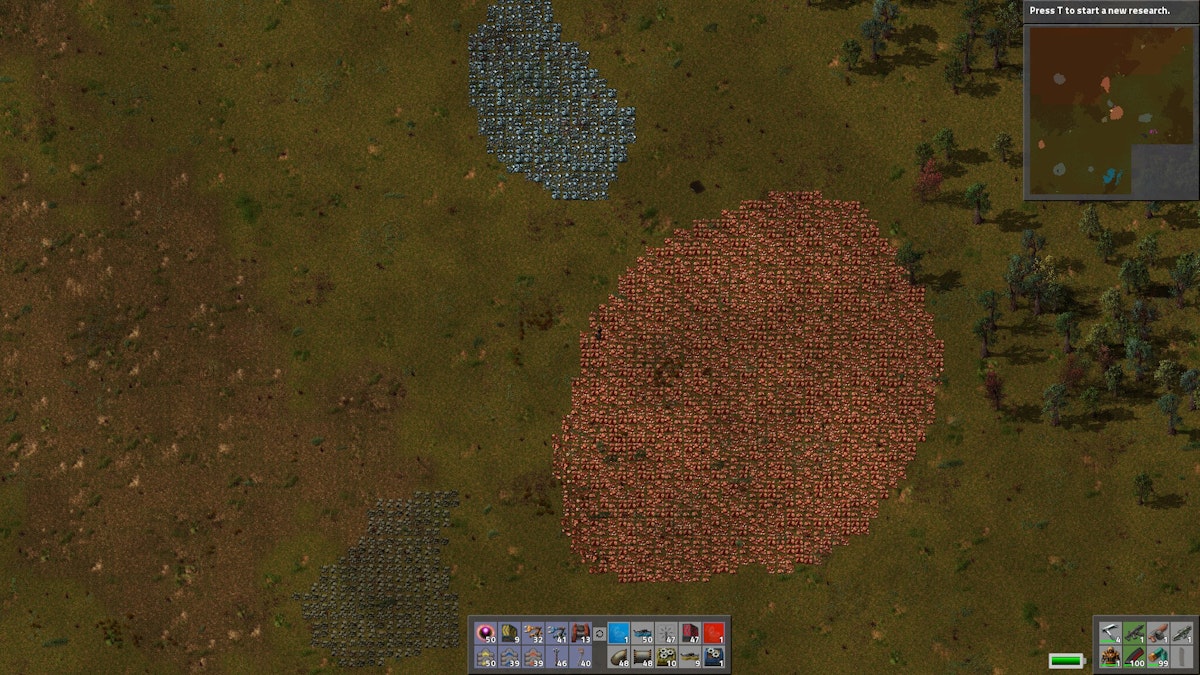The height and width of the screenshot is (675, 1200).
Task: Pick the shotgun shells ammo slot
Action: point(1158,657)
